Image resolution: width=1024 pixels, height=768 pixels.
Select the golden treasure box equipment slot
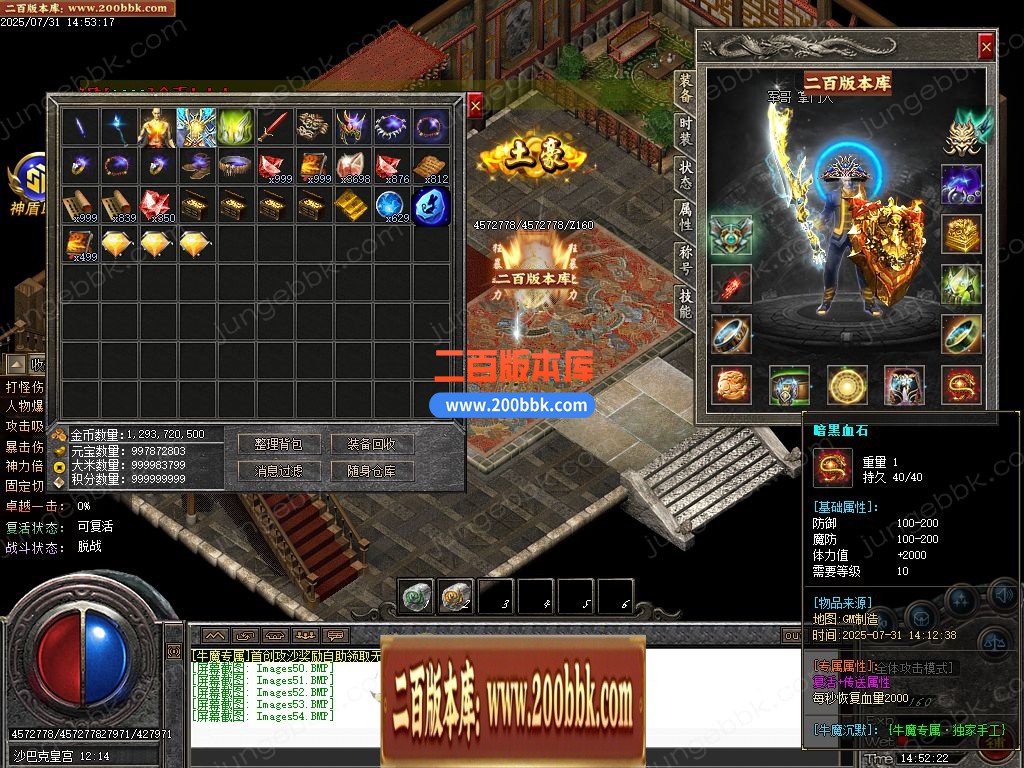(x=961, y=234)
